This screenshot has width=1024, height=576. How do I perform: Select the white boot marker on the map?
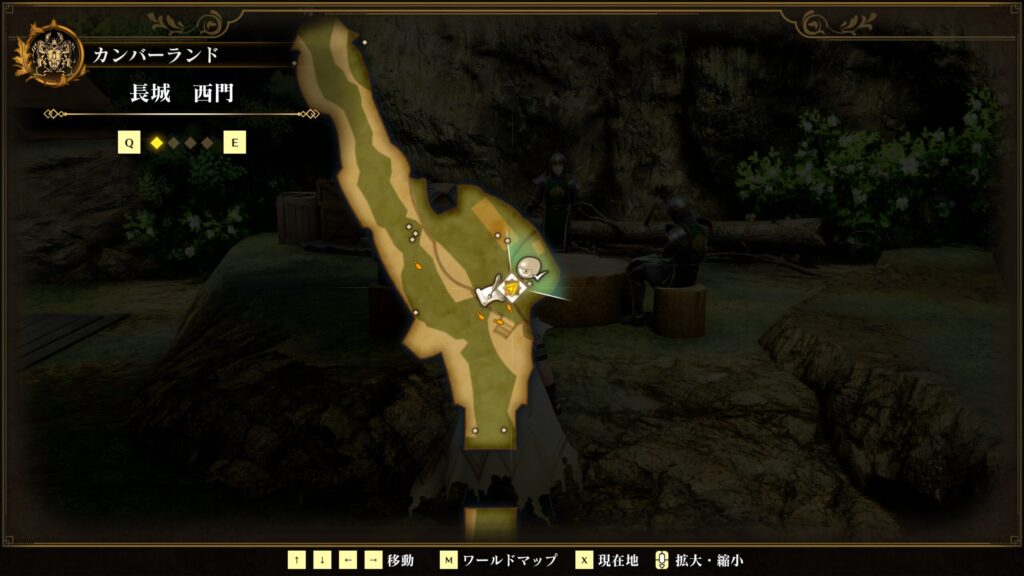490,294
